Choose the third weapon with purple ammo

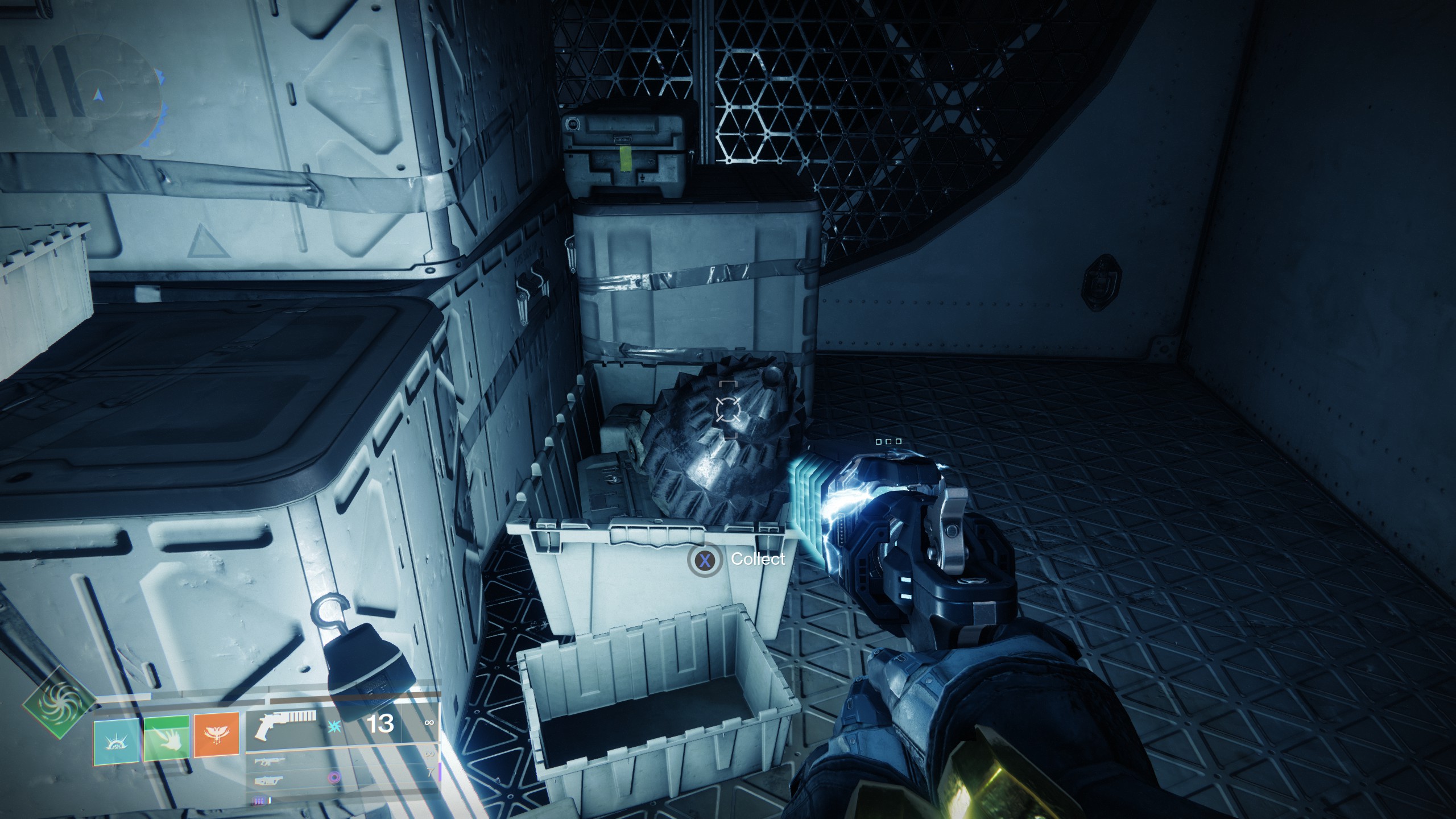tap(272, 780)
